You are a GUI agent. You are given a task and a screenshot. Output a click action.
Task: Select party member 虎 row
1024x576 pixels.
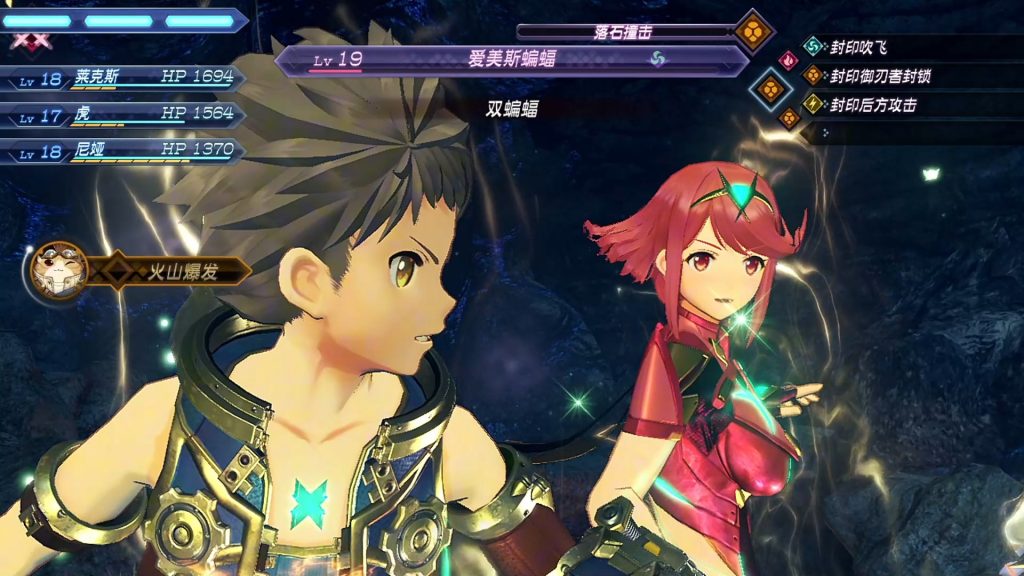pyautogui.click(x=125, y=115)
